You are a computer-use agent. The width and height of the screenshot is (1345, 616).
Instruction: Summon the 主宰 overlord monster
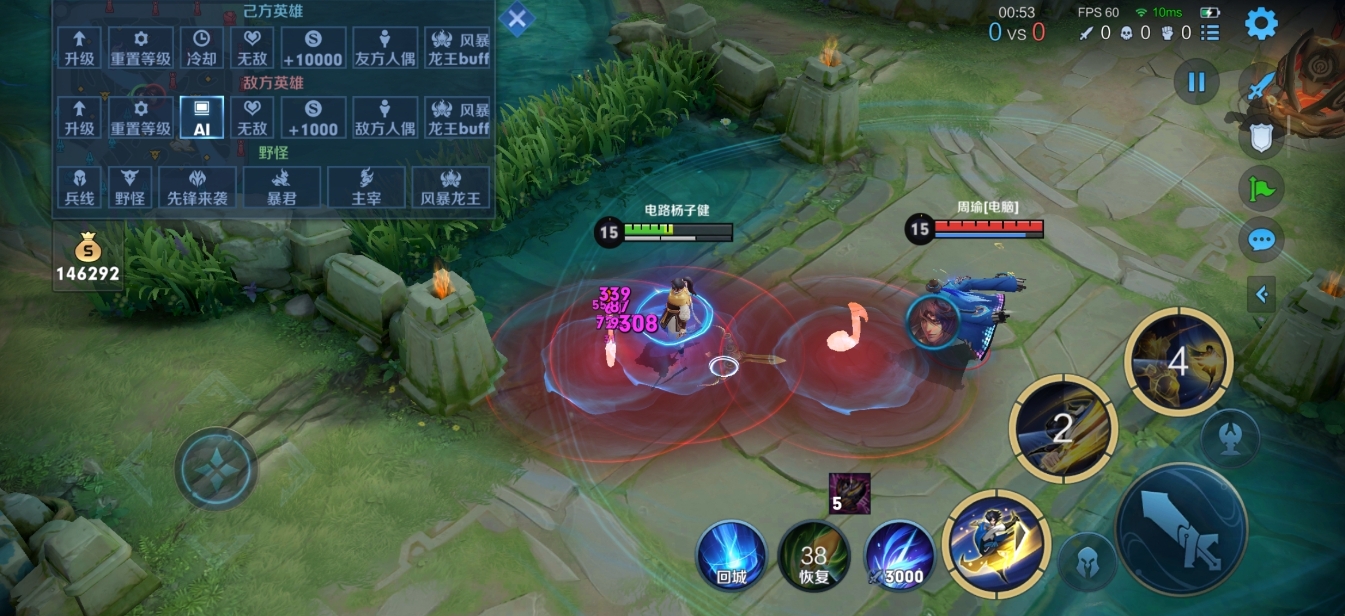click(x=365, y=187)
